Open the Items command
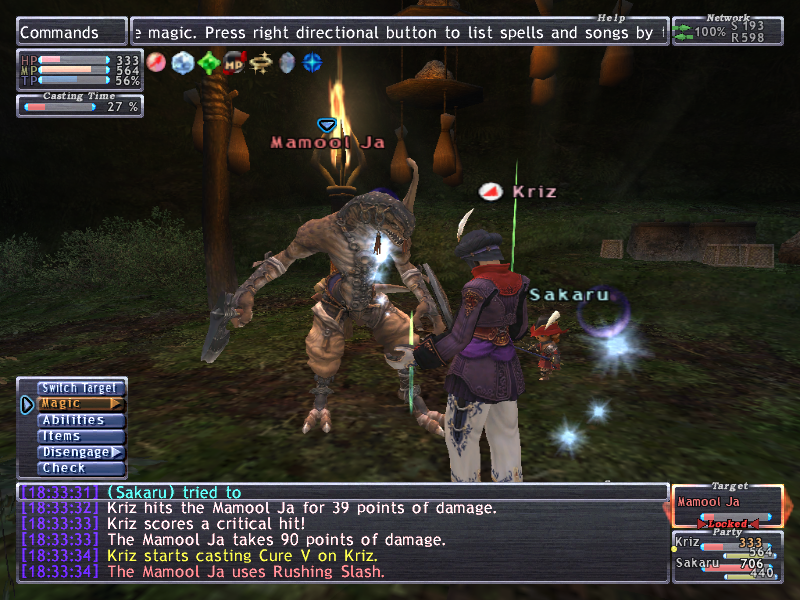 click(81, 436)
